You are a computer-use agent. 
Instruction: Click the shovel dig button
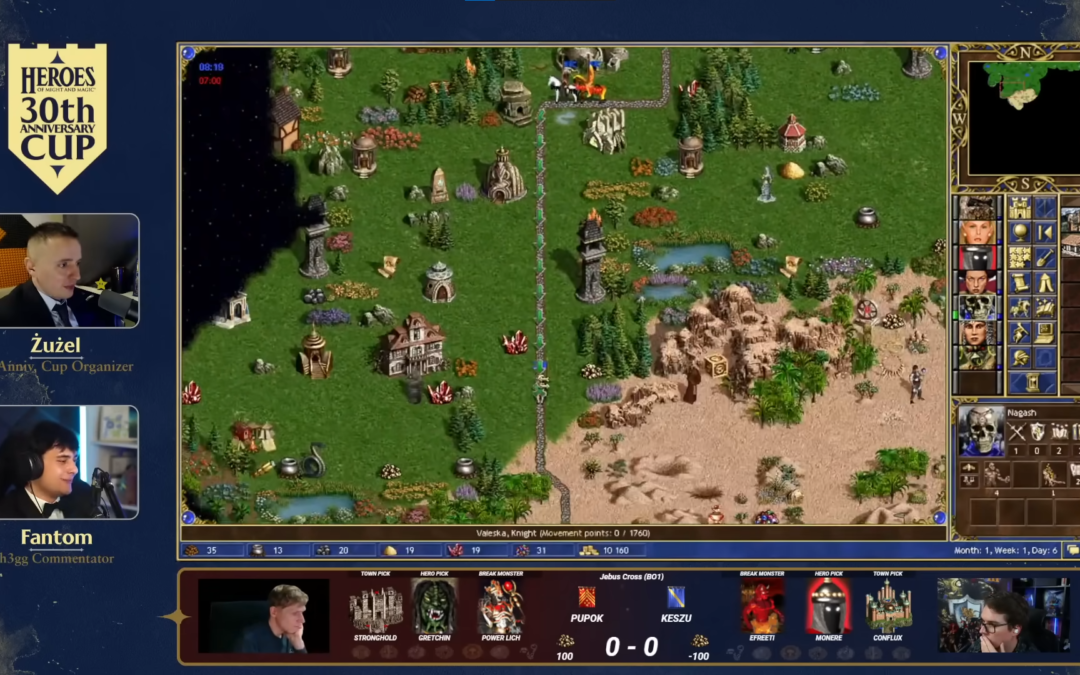pos(1044,257)
